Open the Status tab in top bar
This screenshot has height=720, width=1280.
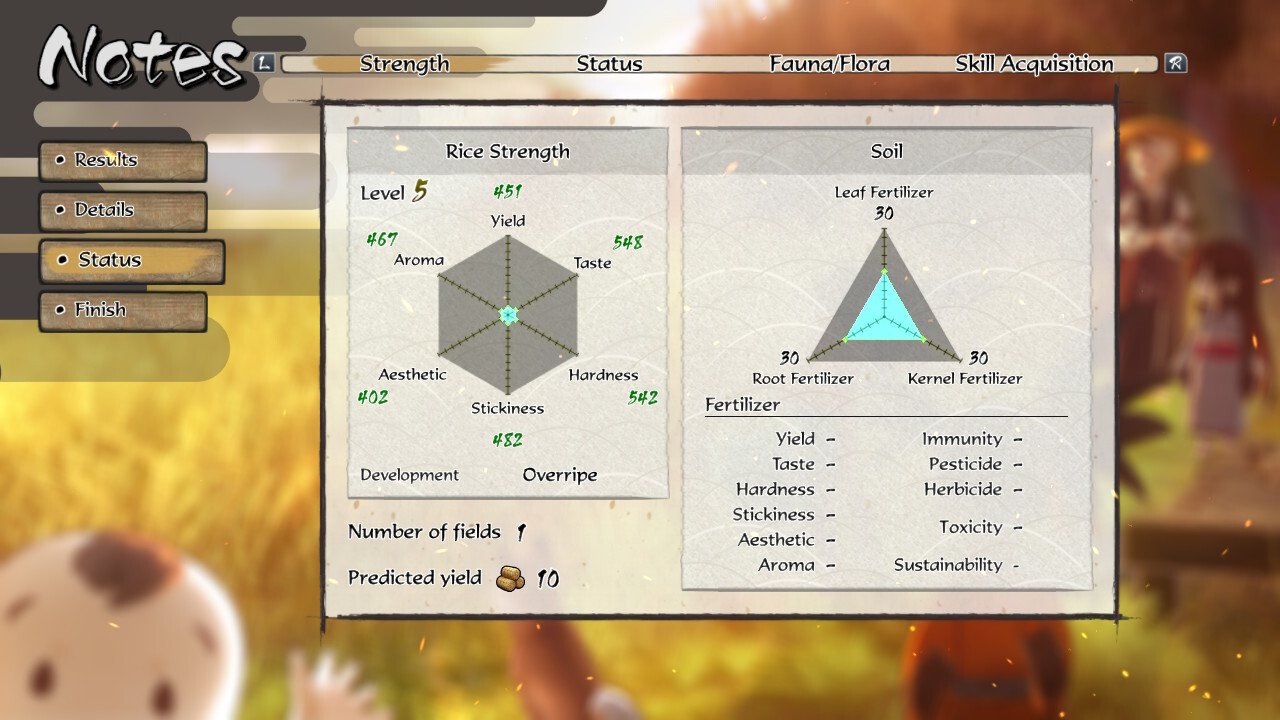tap(609, 64)
